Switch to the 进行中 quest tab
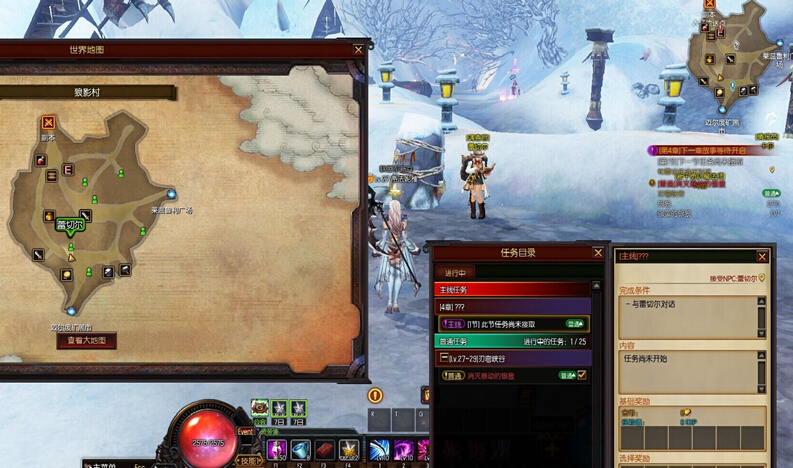Image resolution: width=793 pixels, height=468 pixels. click(454, 272)
